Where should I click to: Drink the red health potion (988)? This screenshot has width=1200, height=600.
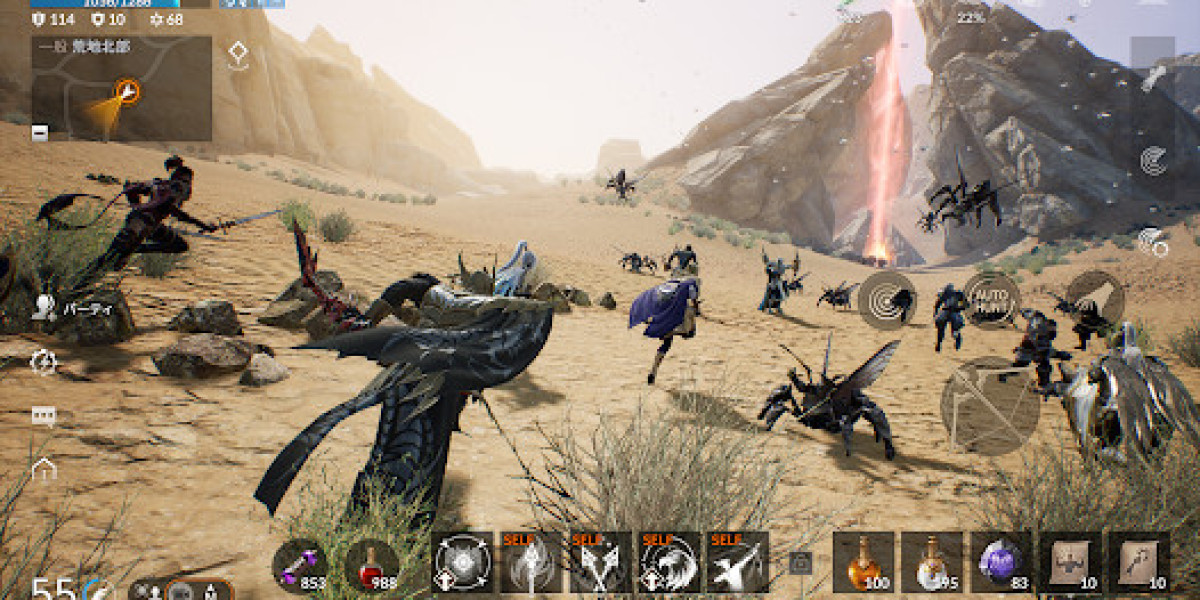[372, 563]
